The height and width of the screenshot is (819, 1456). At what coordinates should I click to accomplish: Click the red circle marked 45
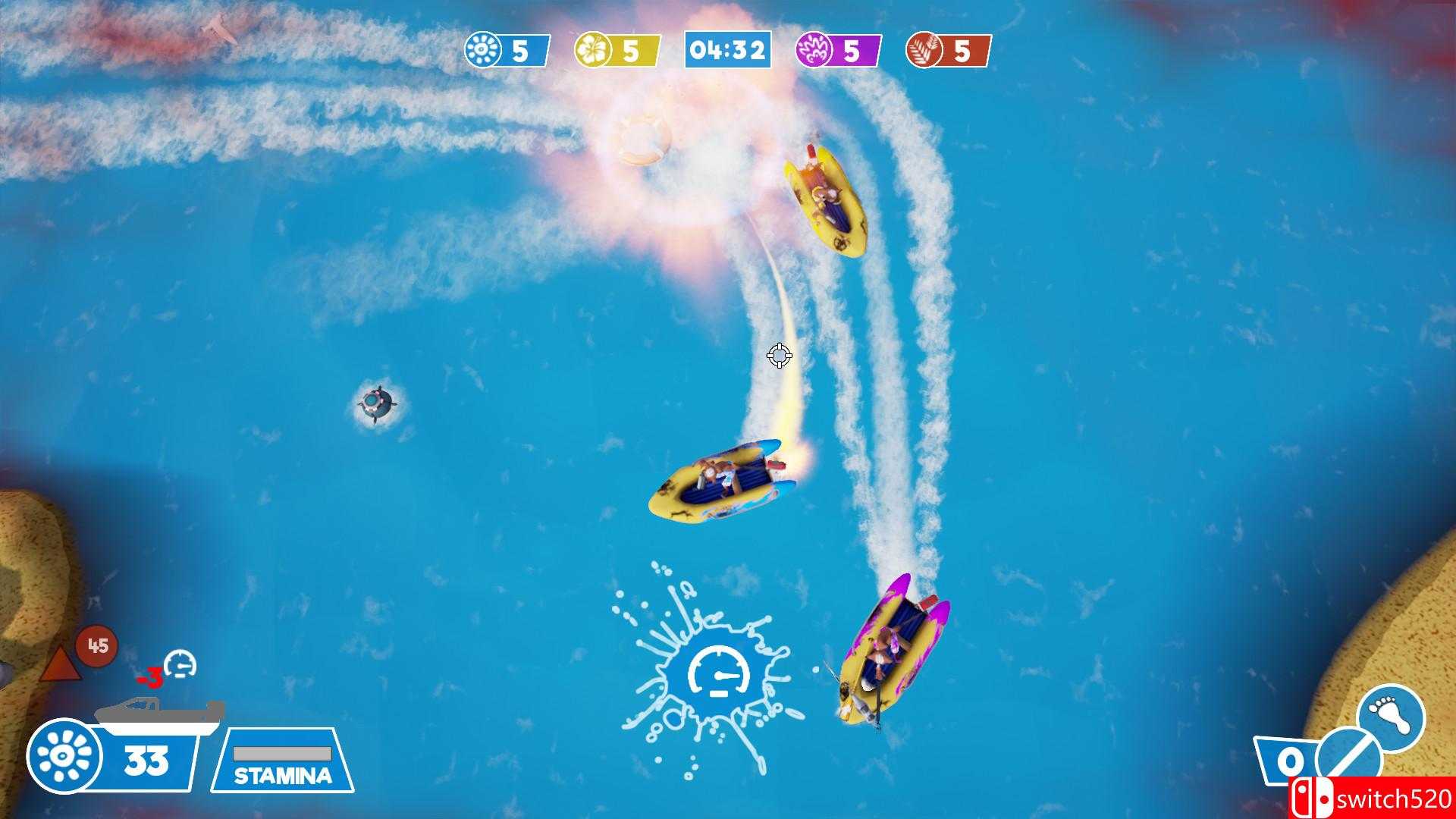click(x=97, y=646)
